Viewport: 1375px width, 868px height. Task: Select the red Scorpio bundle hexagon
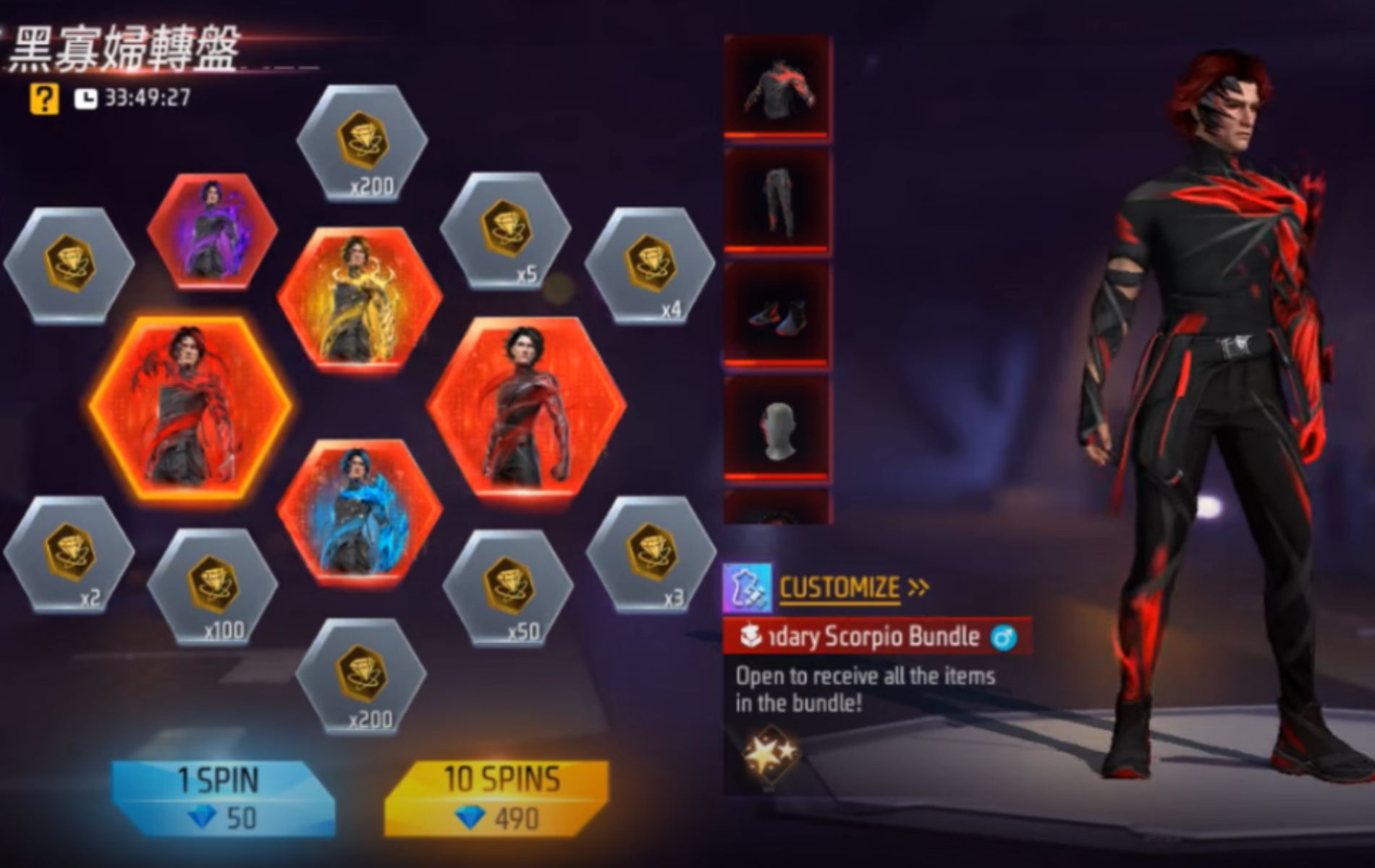coord(191,409)
